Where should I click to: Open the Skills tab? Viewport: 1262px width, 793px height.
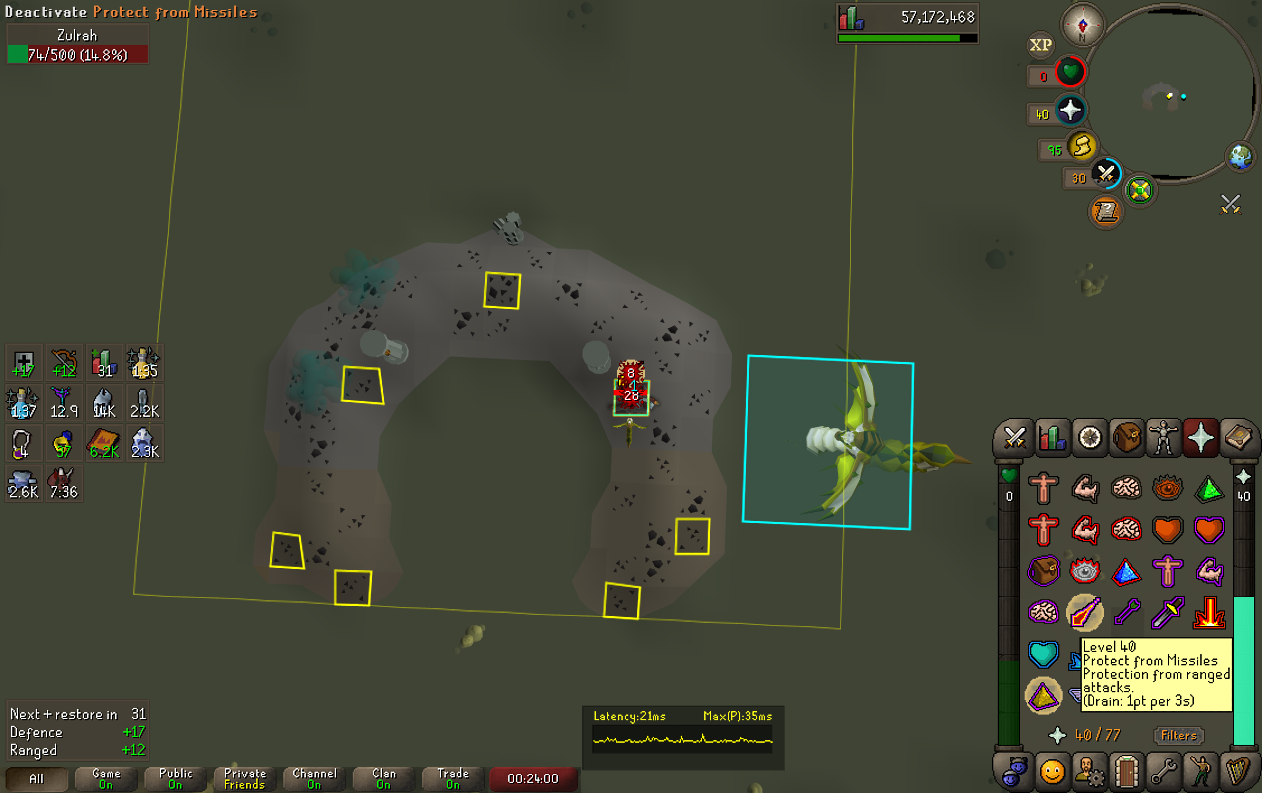click(1051, 437)
